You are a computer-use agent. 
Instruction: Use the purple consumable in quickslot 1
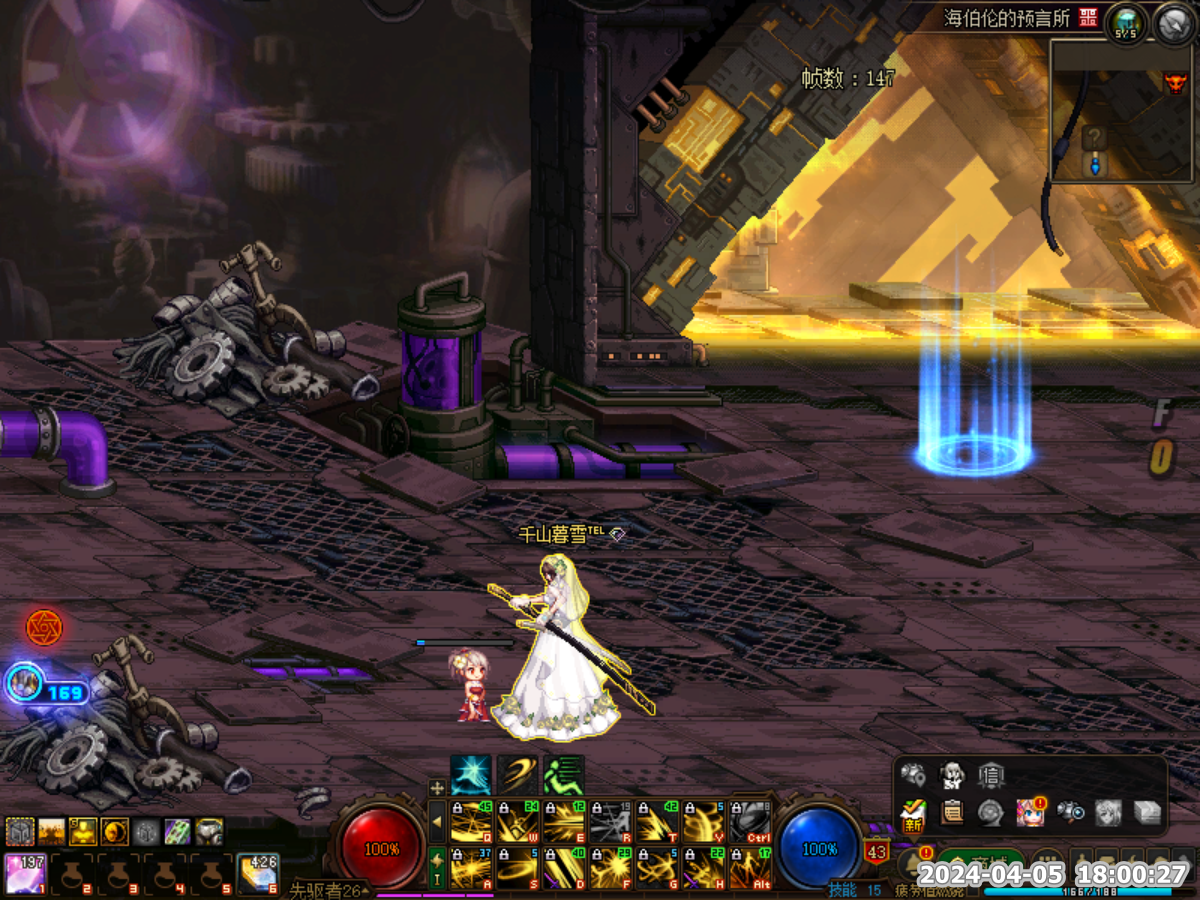coord(24,873)
